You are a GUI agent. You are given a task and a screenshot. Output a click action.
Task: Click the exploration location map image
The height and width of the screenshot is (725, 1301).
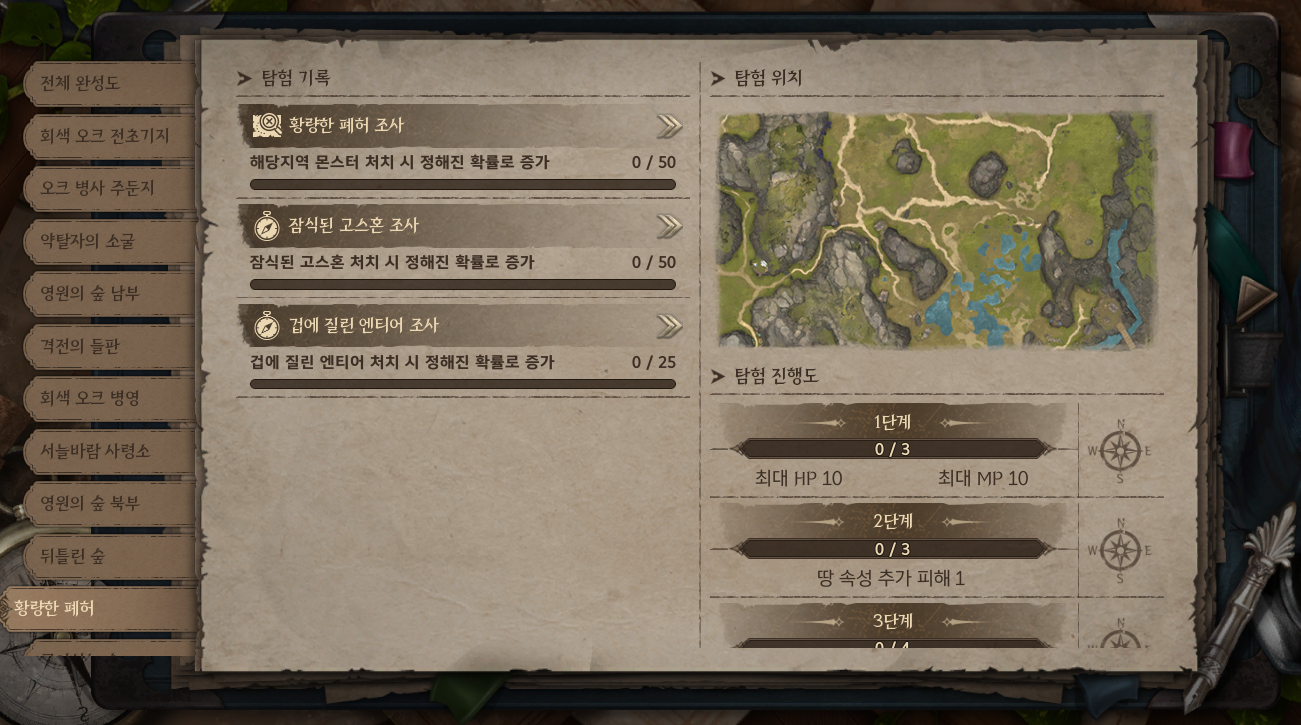tap(936, 231)
